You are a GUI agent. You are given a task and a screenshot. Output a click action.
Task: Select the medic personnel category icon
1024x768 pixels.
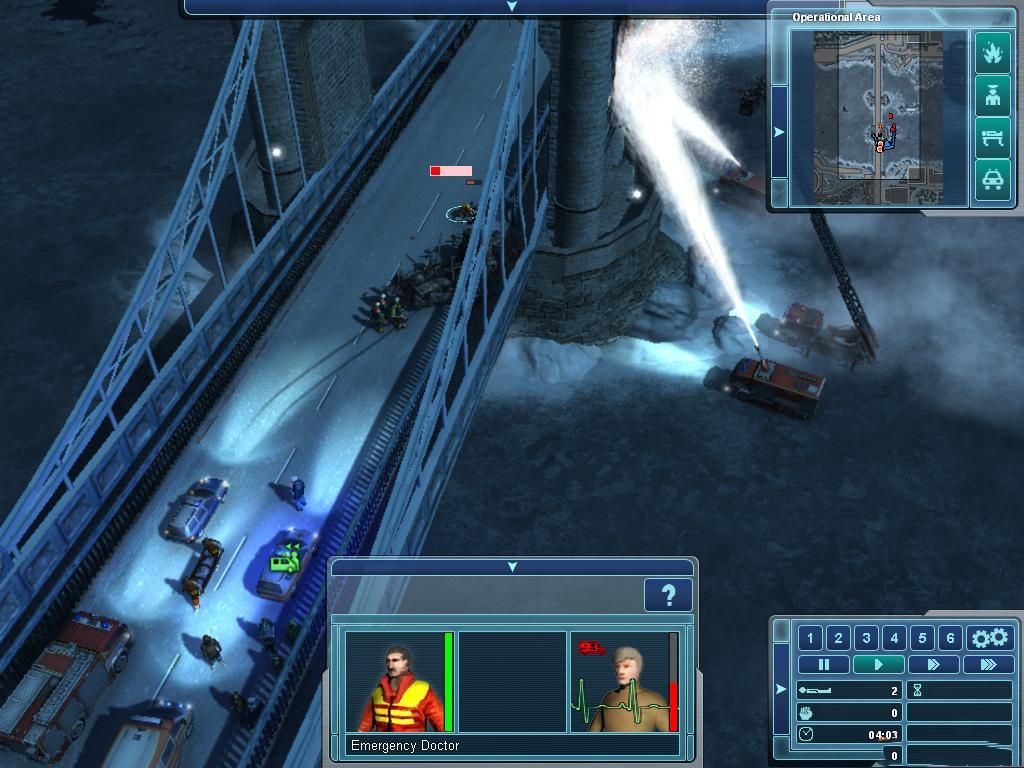pyautogui.click(x=992, y=96)
